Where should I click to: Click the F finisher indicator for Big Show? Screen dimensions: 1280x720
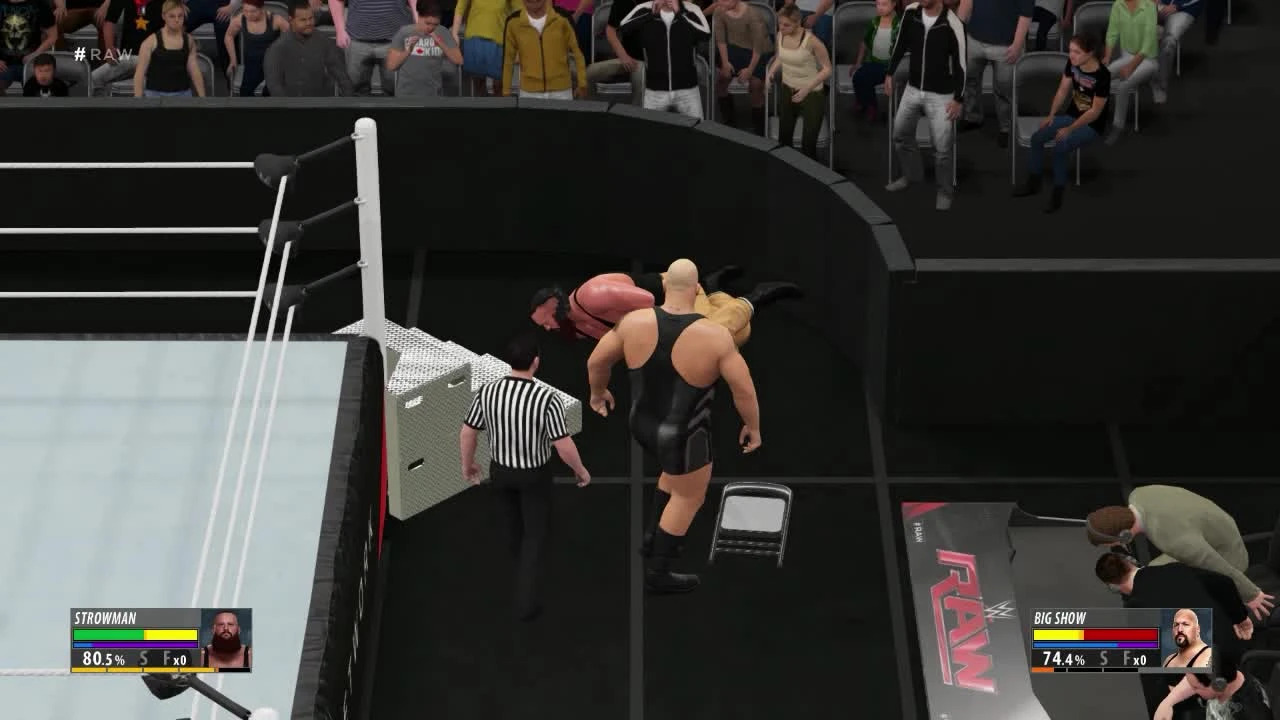pos(1127,658)
